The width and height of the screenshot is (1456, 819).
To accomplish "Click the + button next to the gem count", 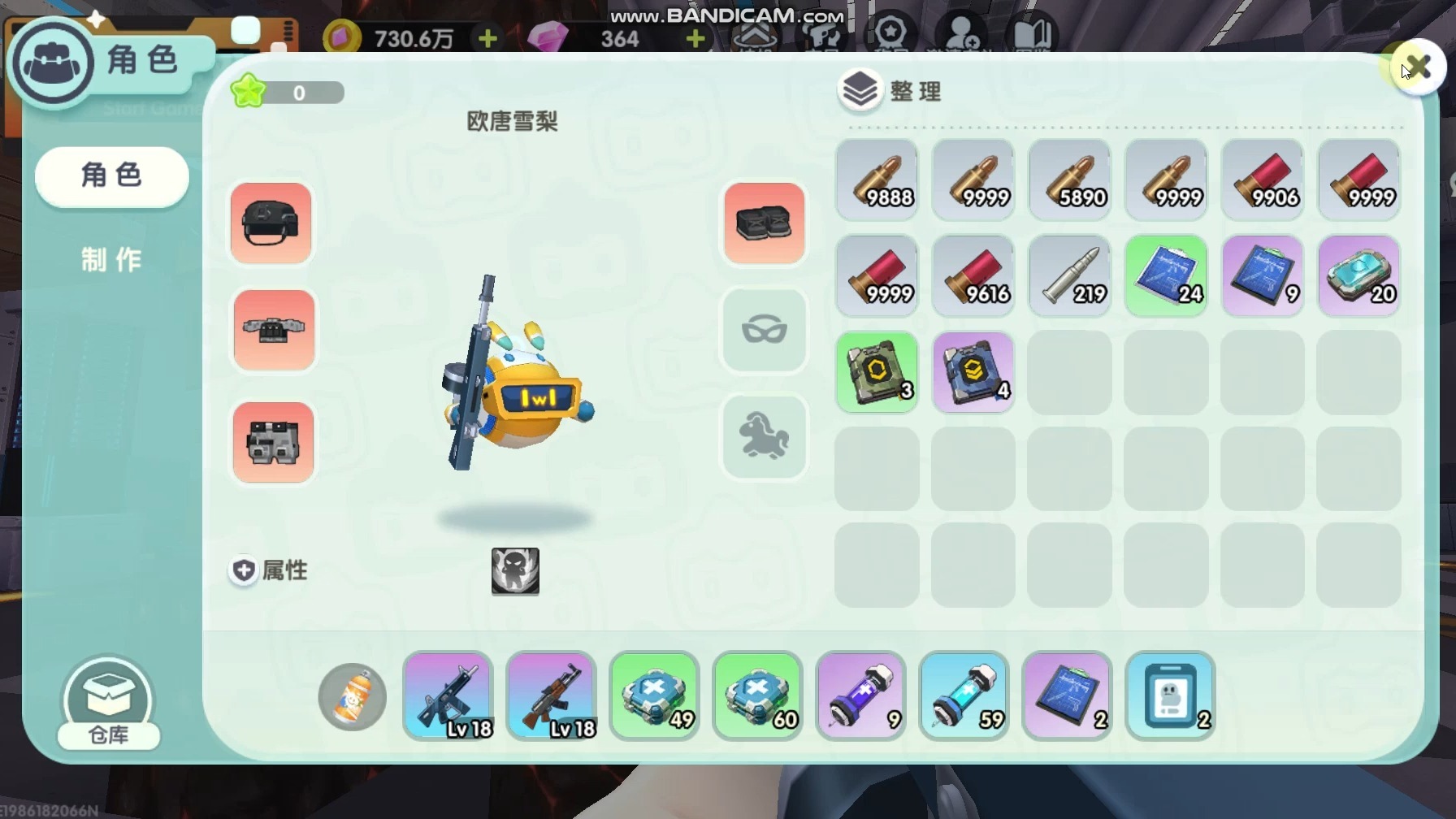I will pos(695,37).
